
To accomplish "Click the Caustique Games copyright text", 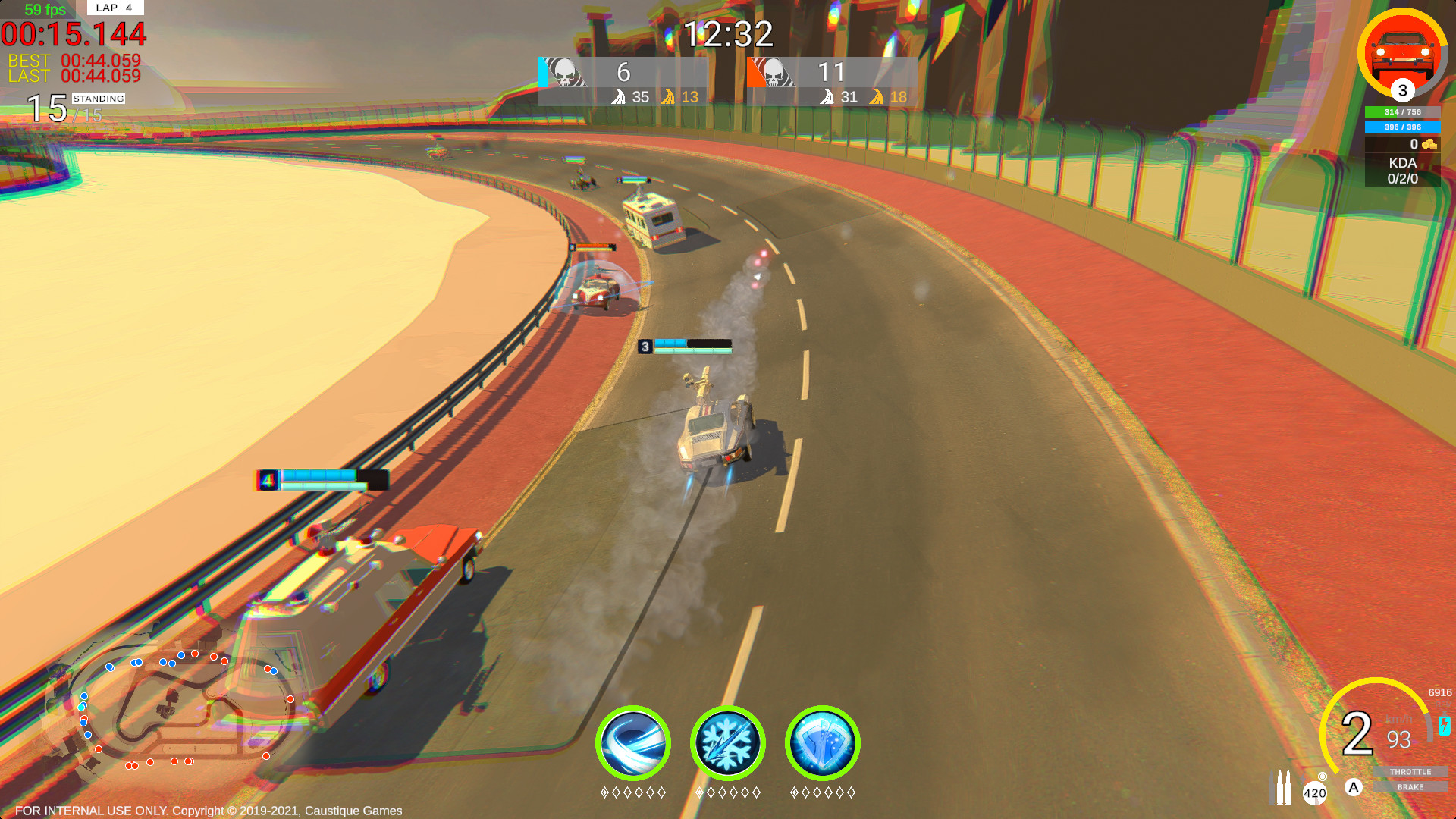I will pyautogui.click(x=209, y=810).
